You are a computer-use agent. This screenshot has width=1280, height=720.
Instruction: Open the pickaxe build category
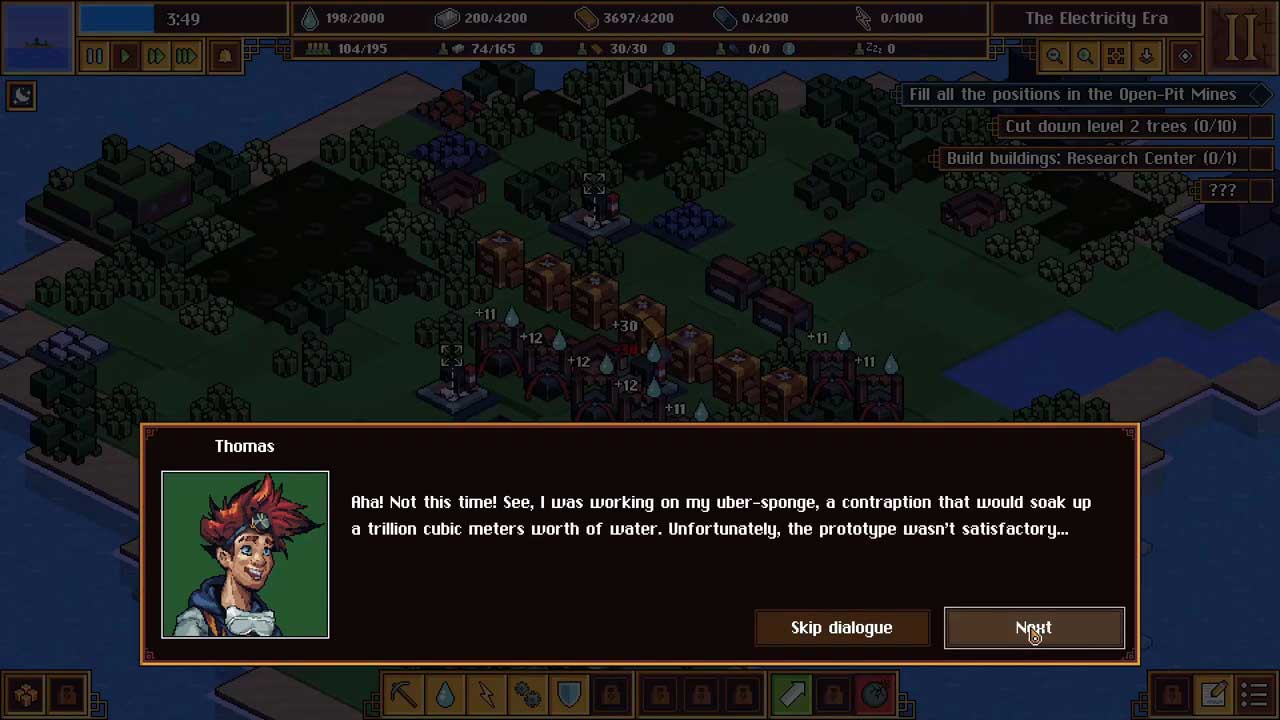tap(404, 694)
